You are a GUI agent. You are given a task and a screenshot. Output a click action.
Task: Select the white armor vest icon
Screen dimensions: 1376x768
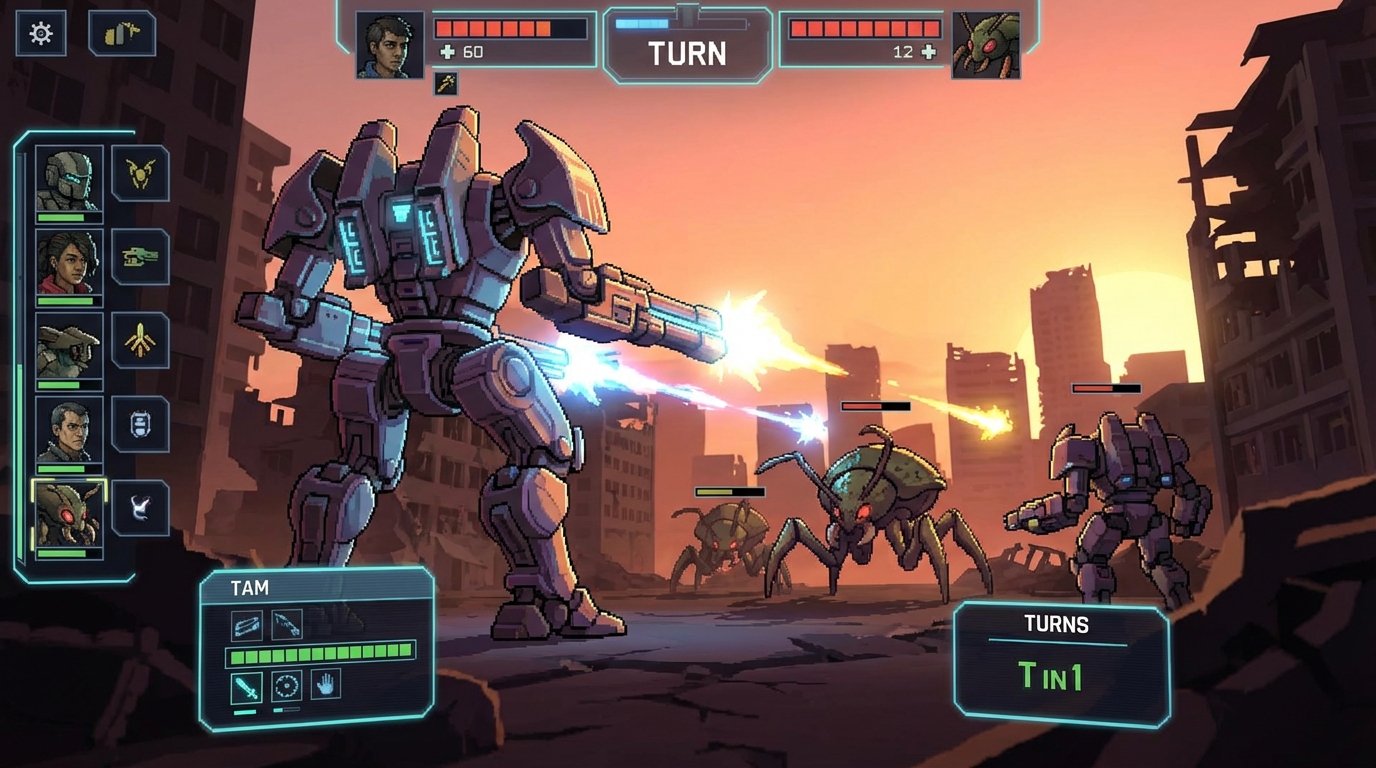click(140, 424)
